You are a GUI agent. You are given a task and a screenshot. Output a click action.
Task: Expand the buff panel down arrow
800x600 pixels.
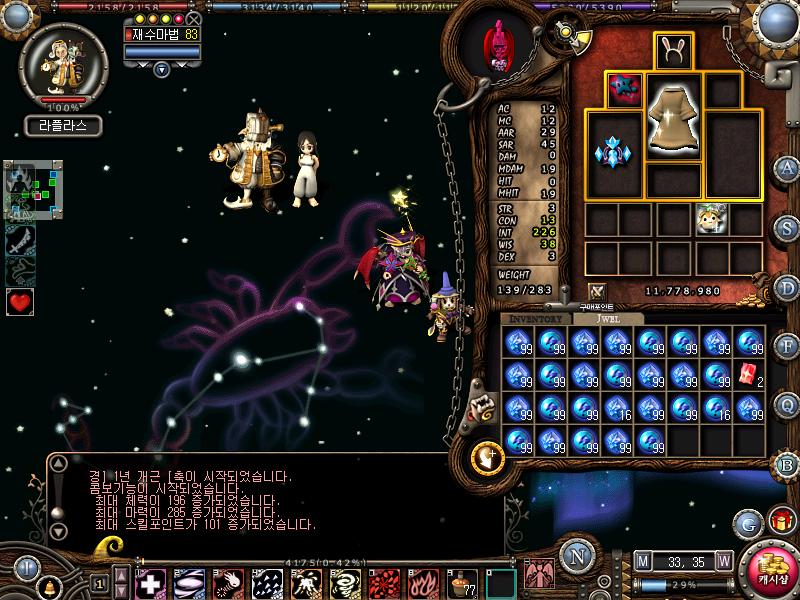[x=161, y=69]
